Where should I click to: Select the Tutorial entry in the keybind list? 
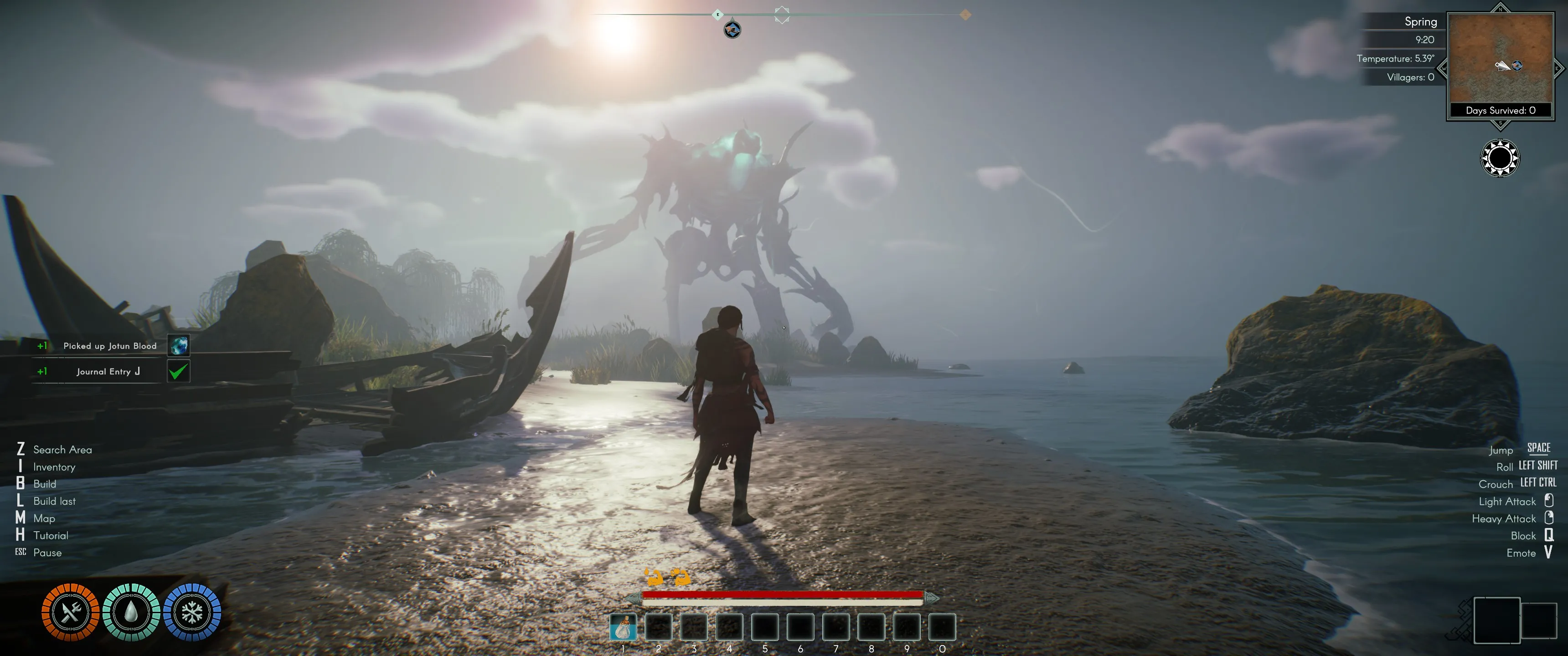click(x=51, y=536)
